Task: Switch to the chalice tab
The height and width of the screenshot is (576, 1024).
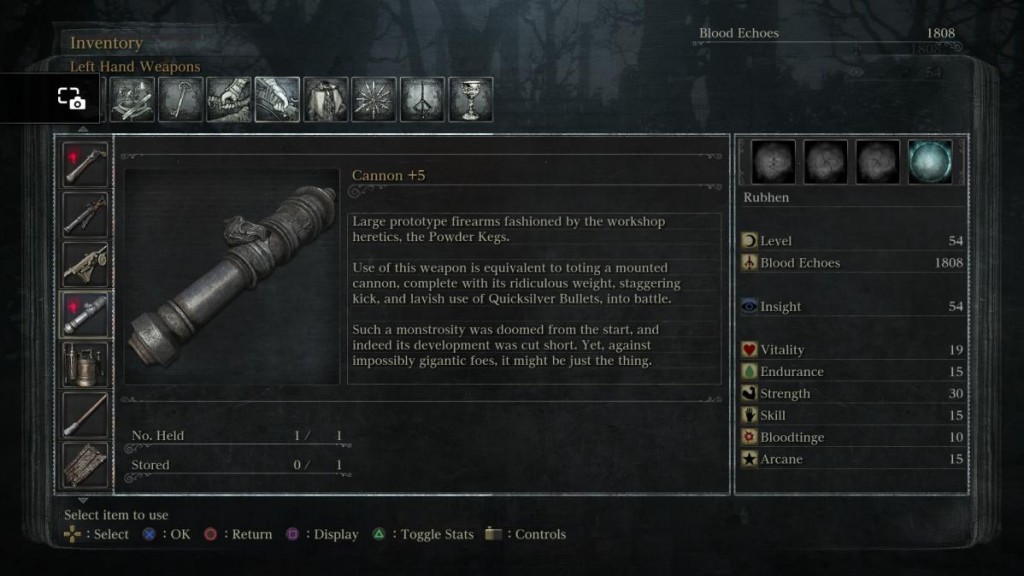Action: 470,100
